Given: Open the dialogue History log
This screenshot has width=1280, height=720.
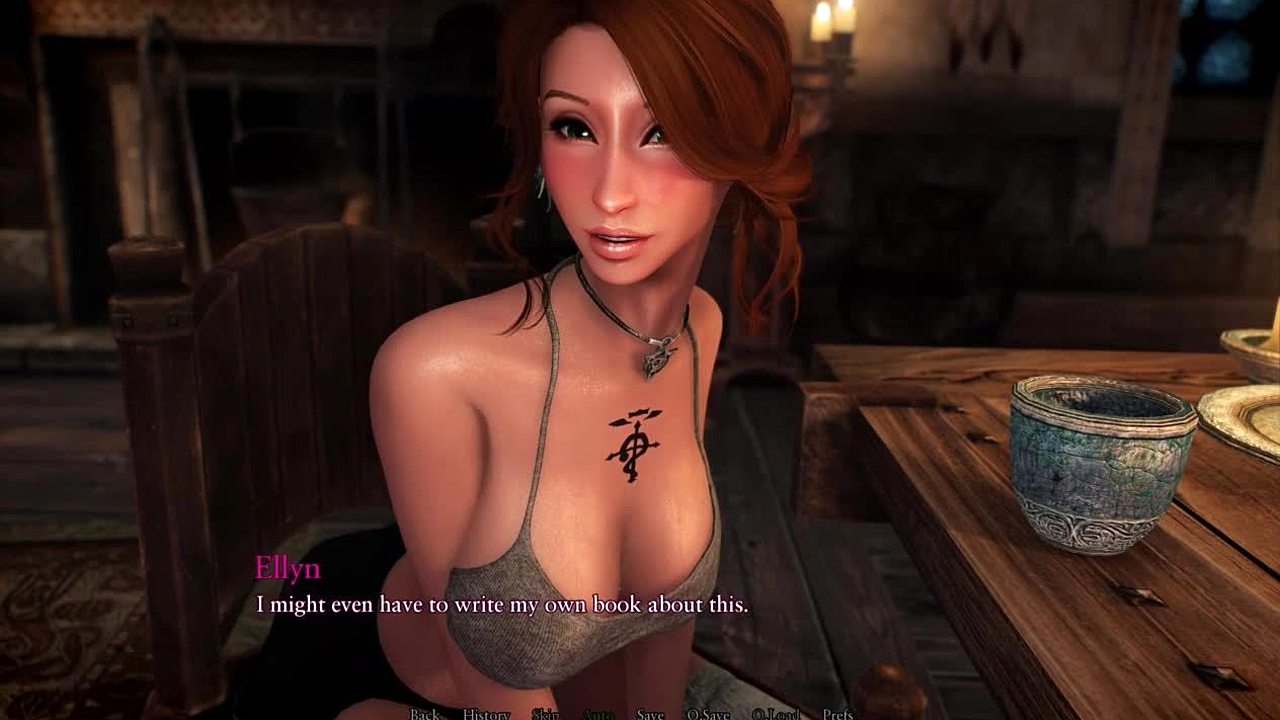Looking at the screenshot, I should click(x=486, y=714).
